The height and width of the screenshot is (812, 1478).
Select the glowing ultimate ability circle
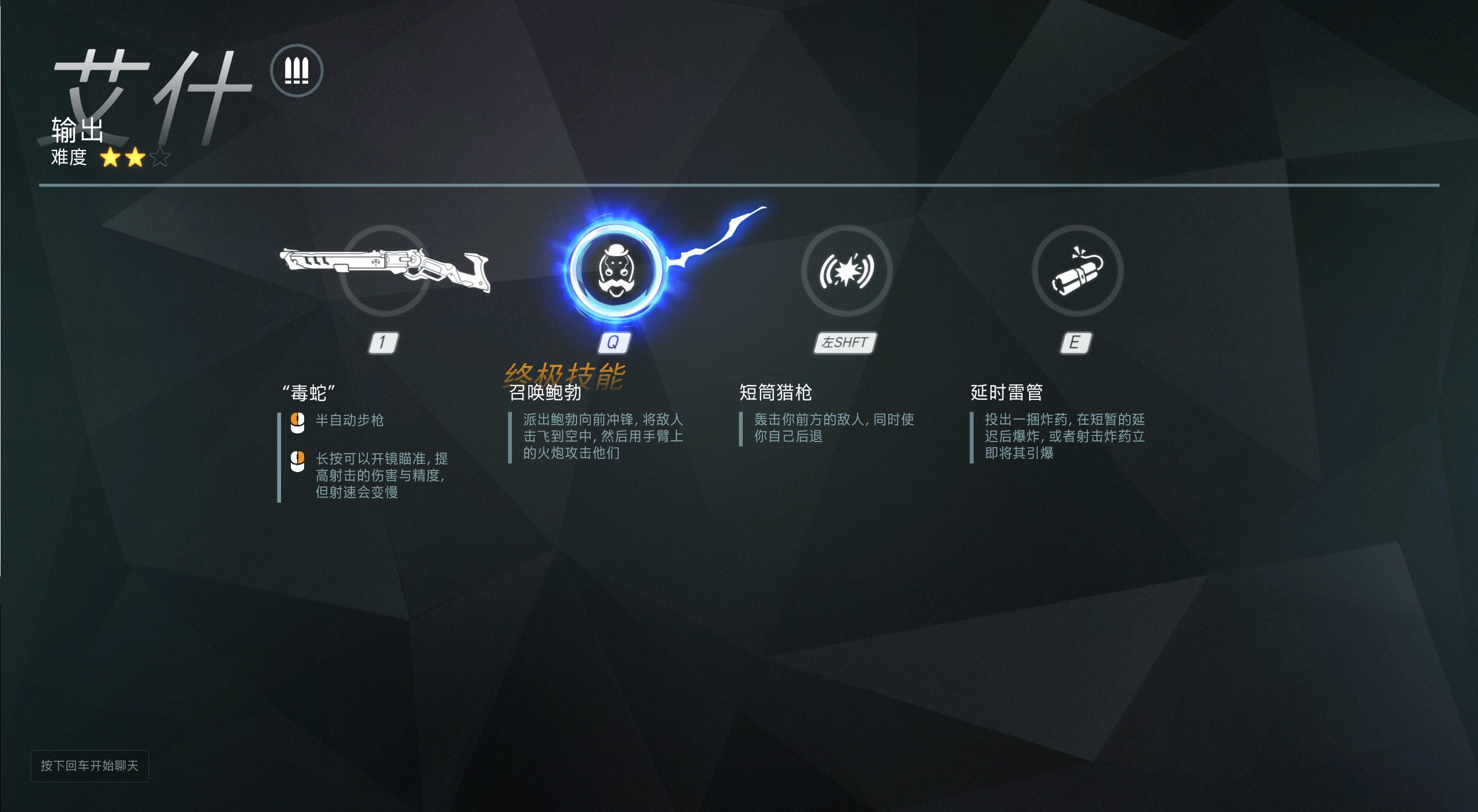click(x=615, y=271)
